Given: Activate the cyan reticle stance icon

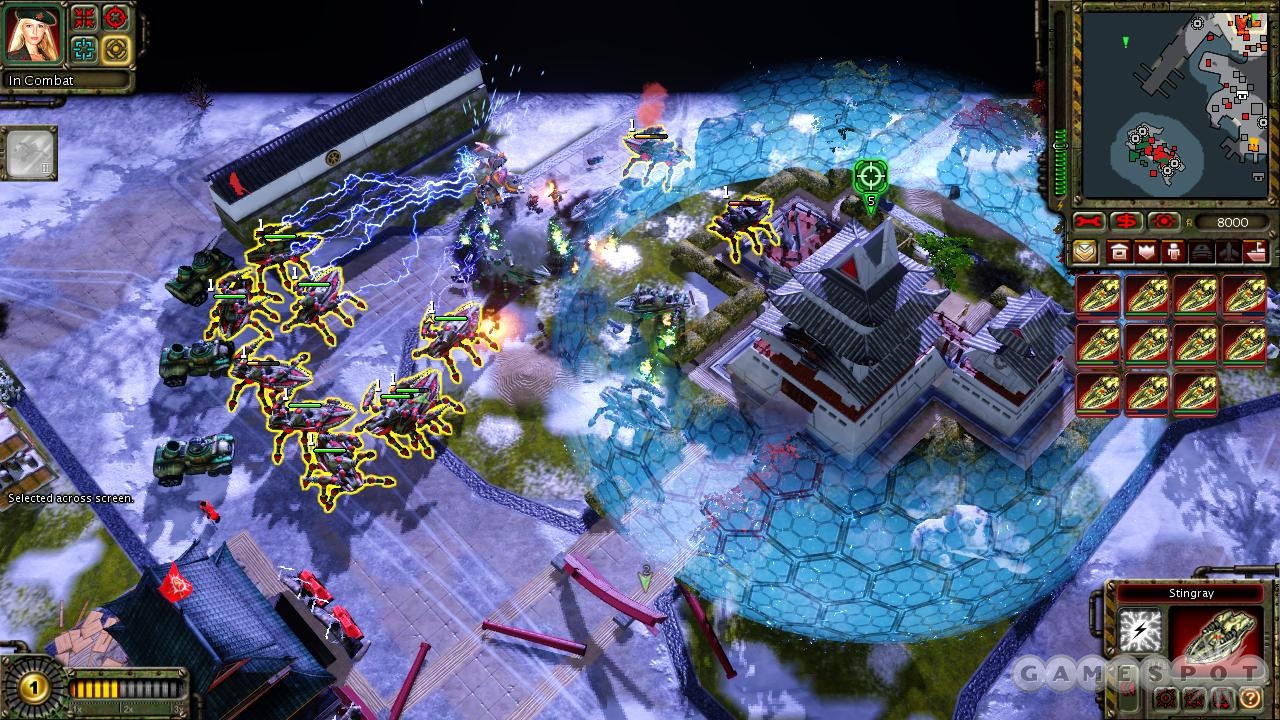Looking at the screenshot, I should 84,49.
